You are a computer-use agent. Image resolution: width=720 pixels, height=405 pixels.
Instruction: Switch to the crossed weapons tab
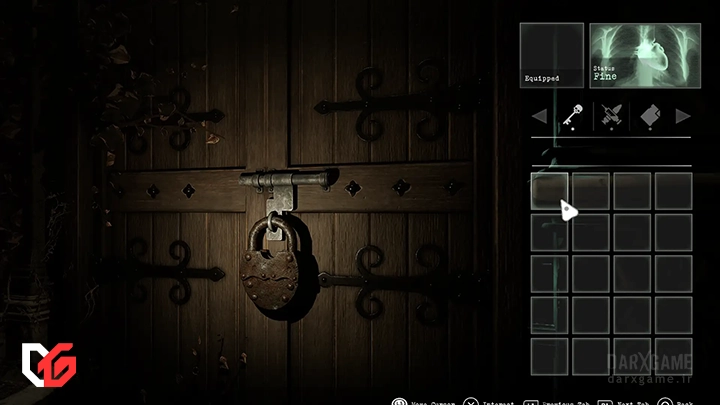tap(612, 117)
